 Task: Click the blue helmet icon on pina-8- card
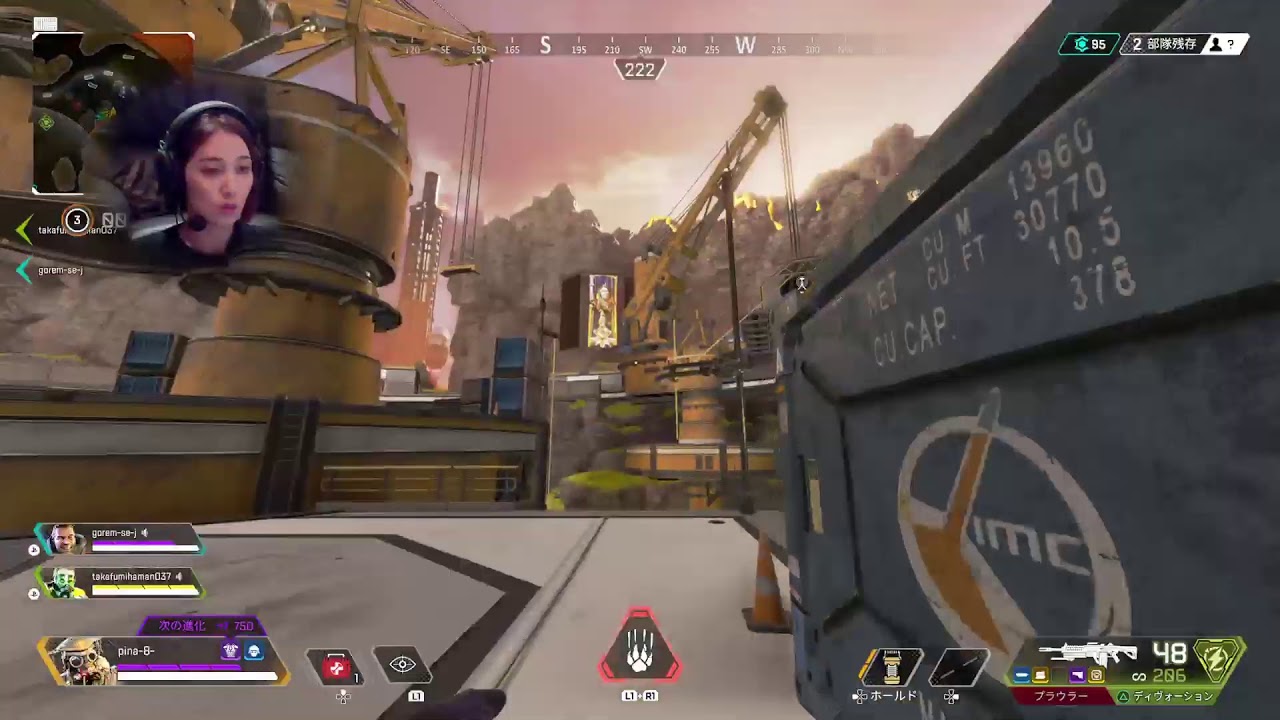click(x=254, y=651)
